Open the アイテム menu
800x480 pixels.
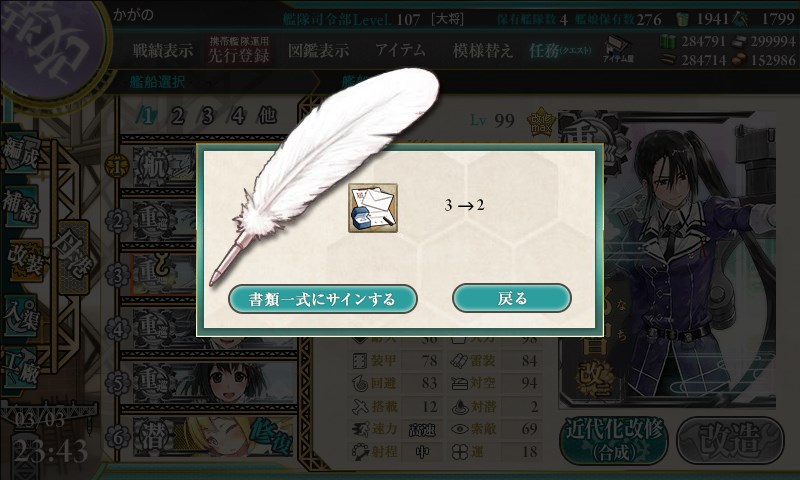(400, 50)
